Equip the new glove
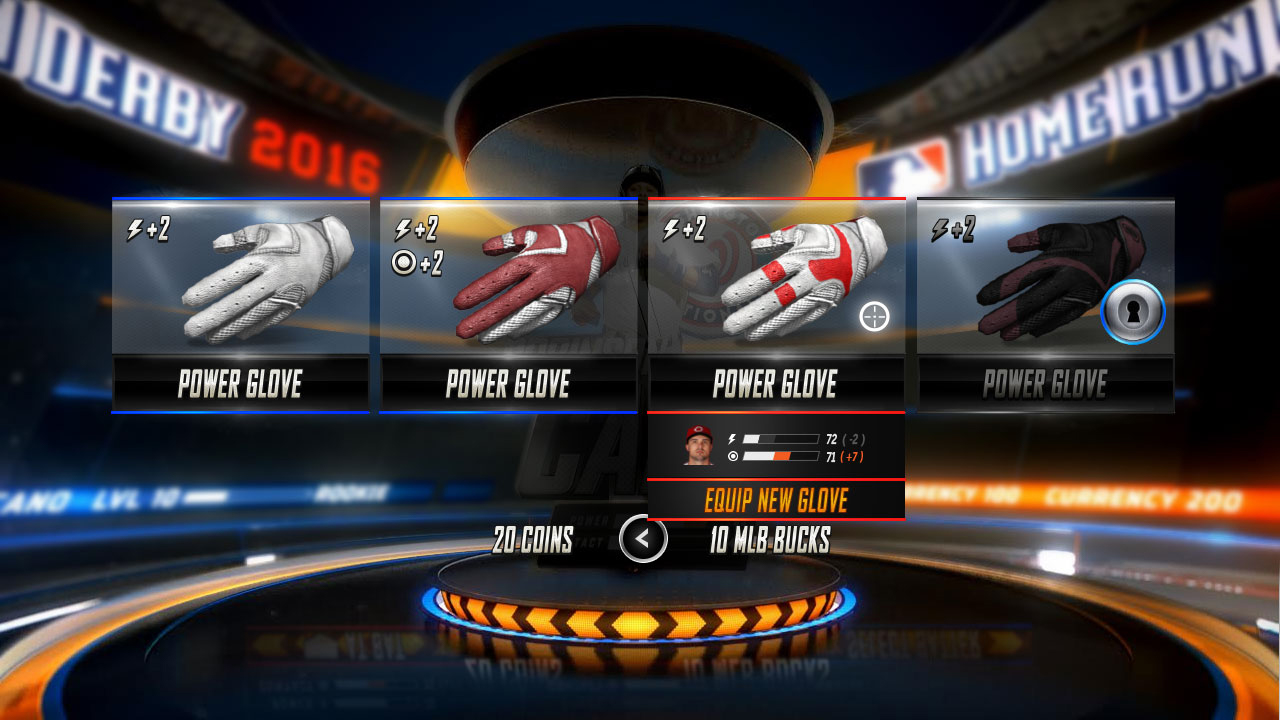Image resolution: width=1280 pixels, height=720 pixels. click(776, 500)
